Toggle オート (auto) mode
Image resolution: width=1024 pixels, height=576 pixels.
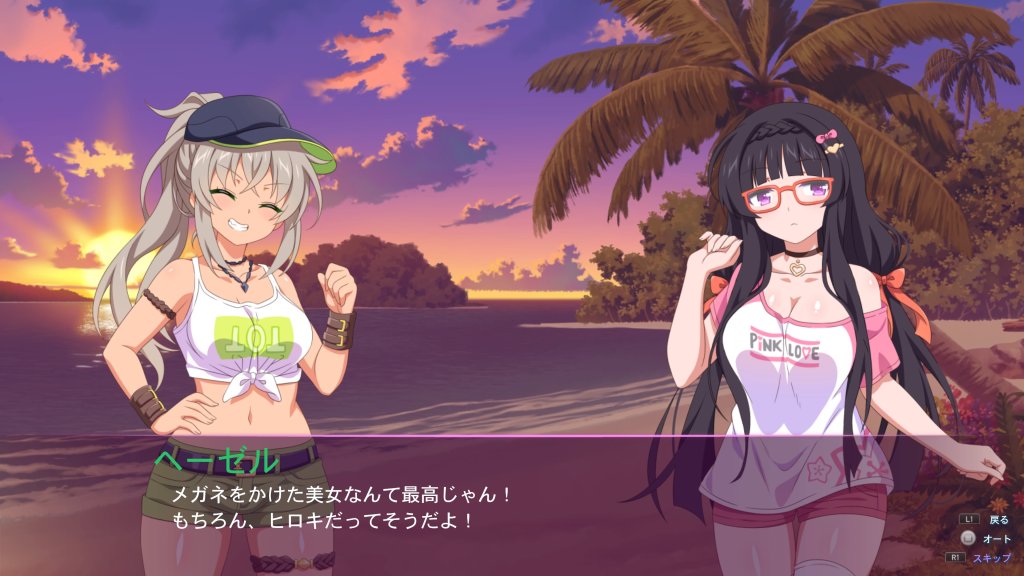(x=997, y=538)
